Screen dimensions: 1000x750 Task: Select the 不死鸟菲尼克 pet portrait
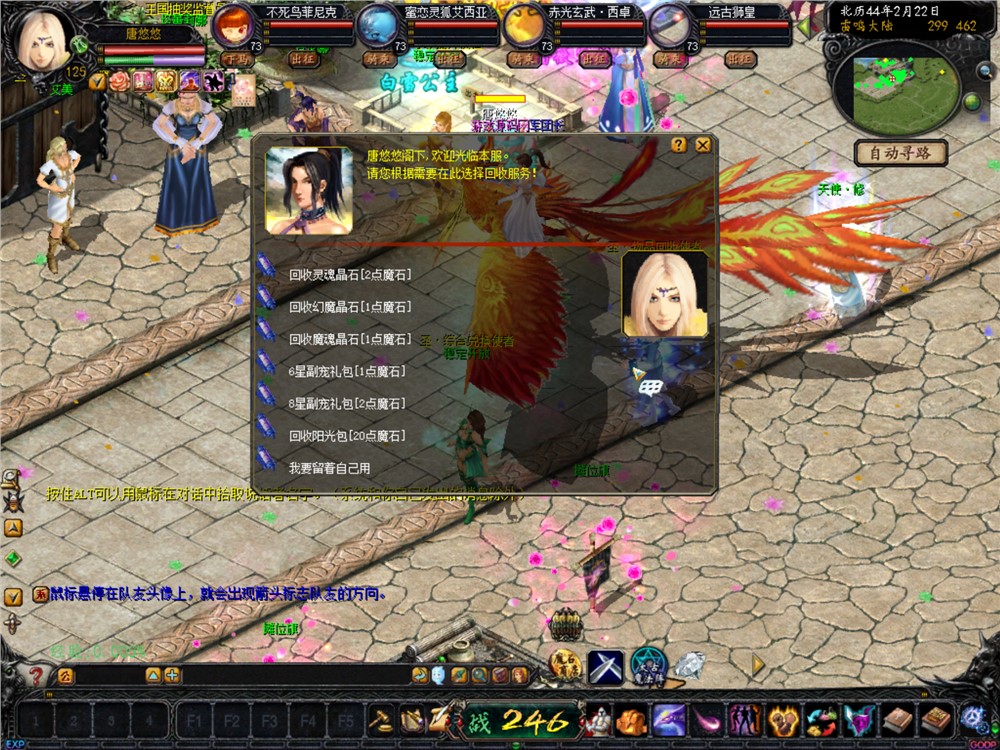236,25
